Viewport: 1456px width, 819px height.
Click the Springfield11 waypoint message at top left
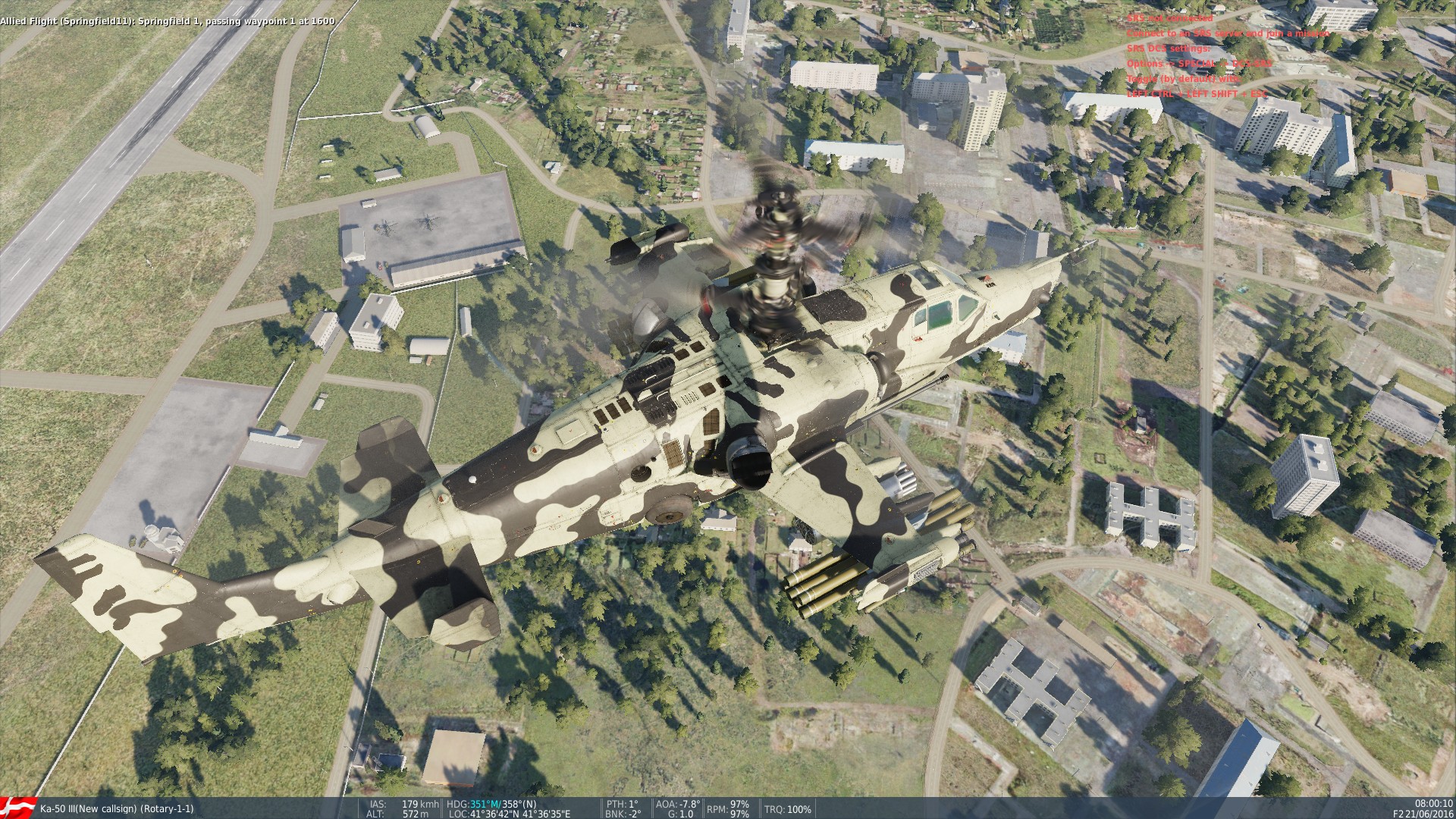[167, 22]
